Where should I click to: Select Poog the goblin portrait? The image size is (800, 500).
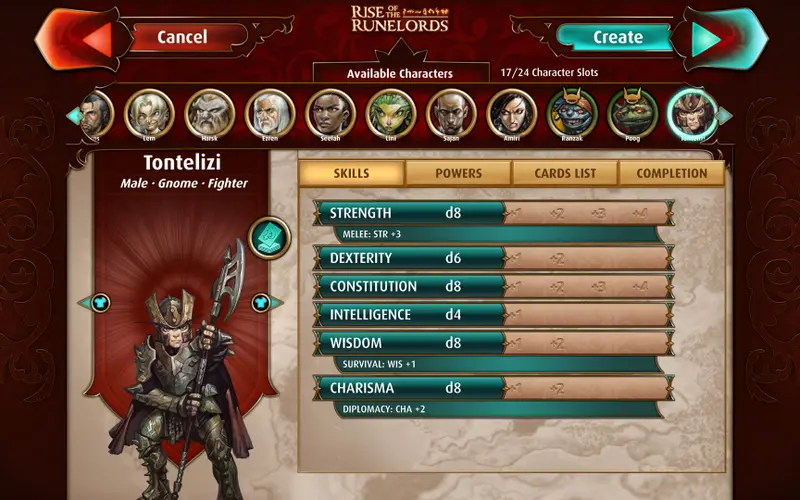632,113
